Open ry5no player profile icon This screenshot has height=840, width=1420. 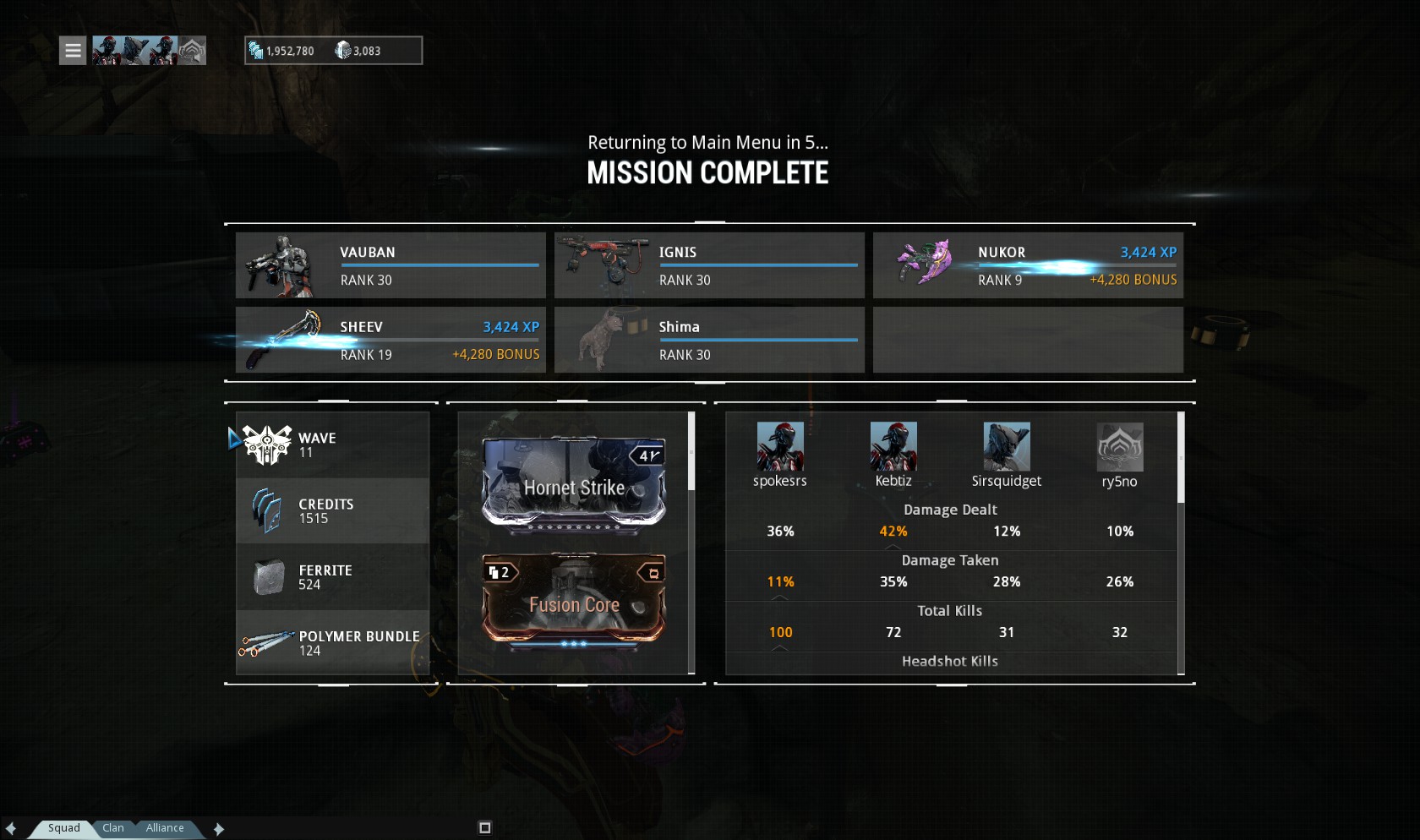tap(1120, 447)
